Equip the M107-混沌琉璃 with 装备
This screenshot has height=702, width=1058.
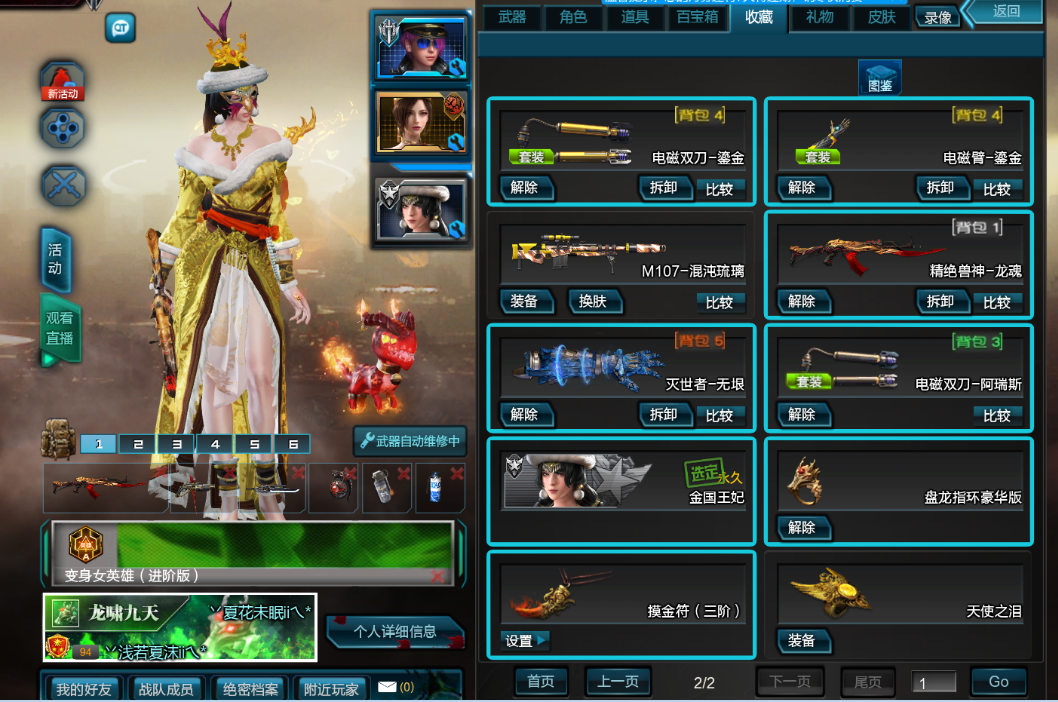(524, 301)
